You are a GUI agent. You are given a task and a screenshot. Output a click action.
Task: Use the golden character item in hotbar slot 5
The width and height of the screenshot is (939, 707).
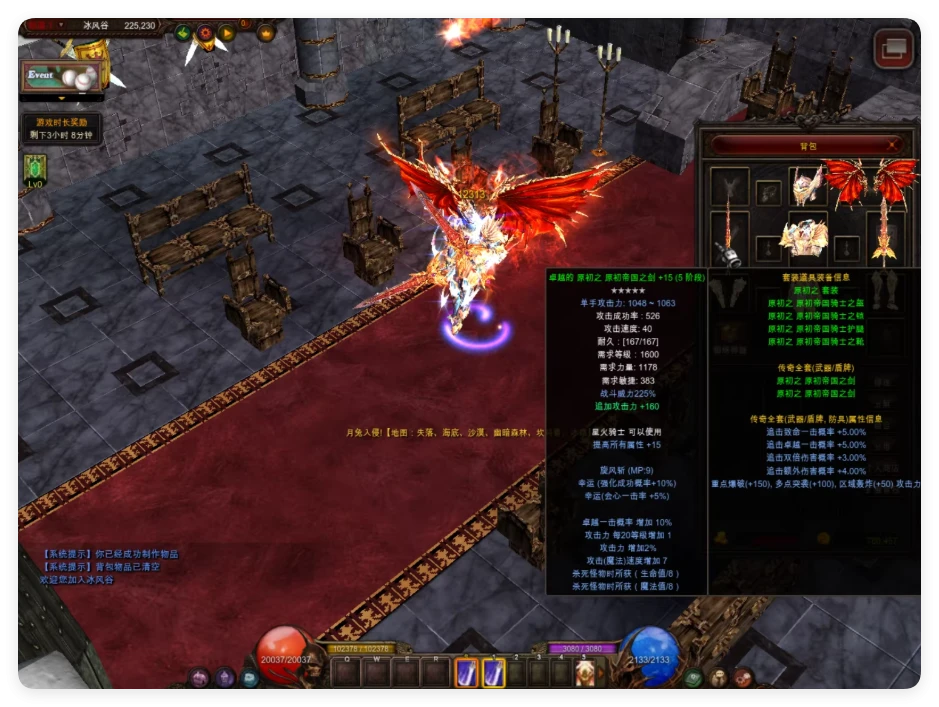(585, 673)
